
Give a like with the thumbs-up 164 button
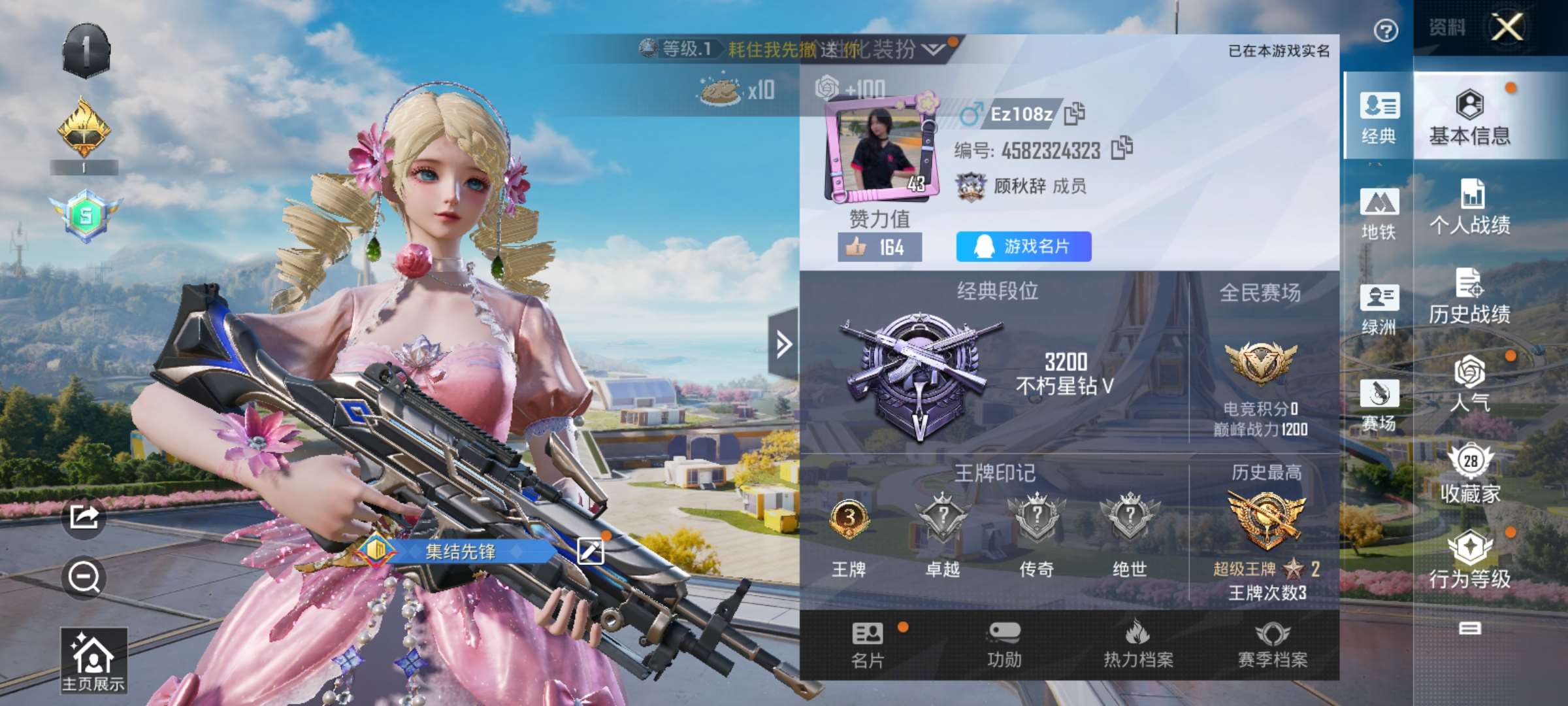pos(879,247)
